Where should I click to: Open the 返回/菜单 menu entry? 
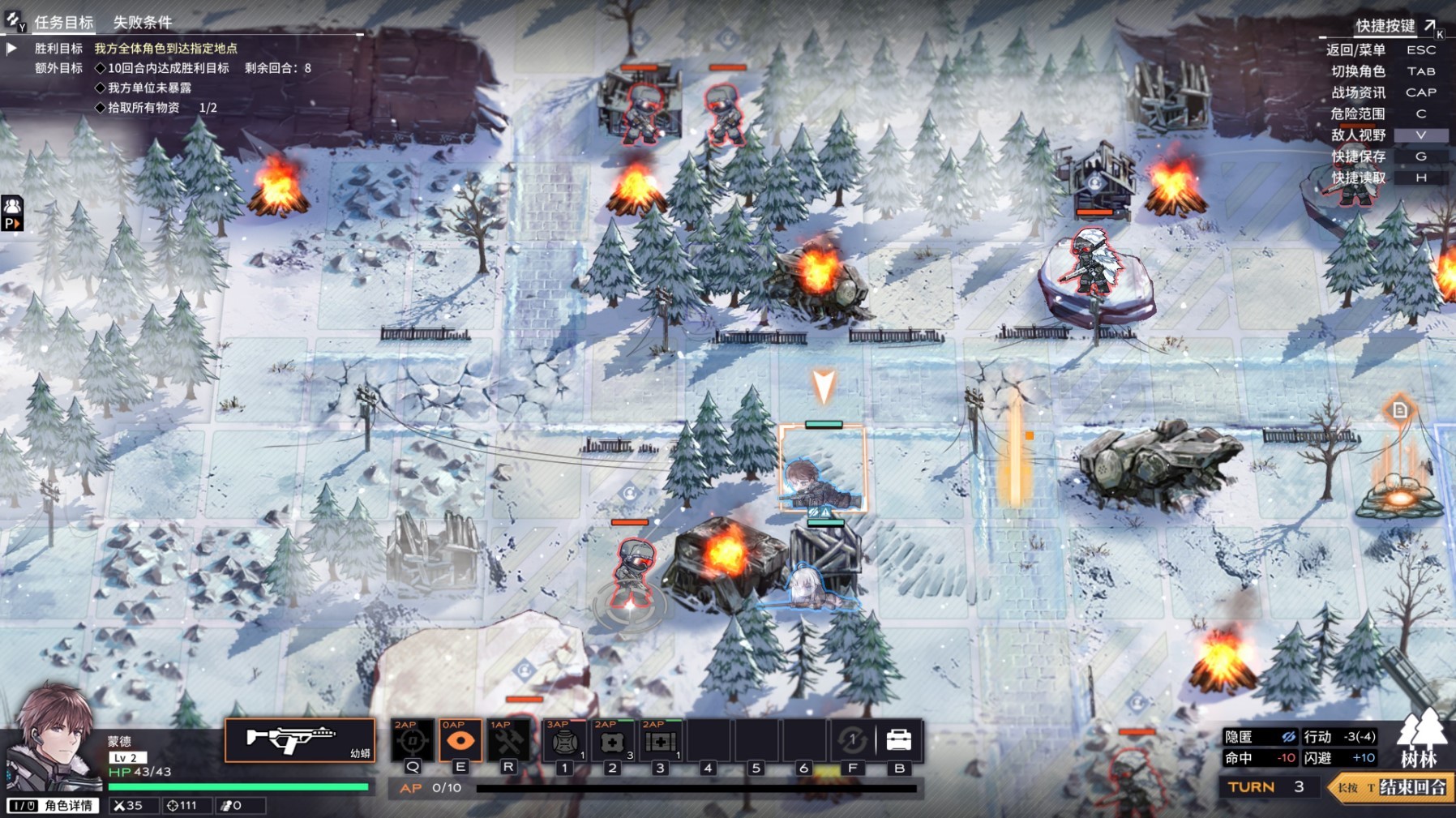[x=1355, y=49]
